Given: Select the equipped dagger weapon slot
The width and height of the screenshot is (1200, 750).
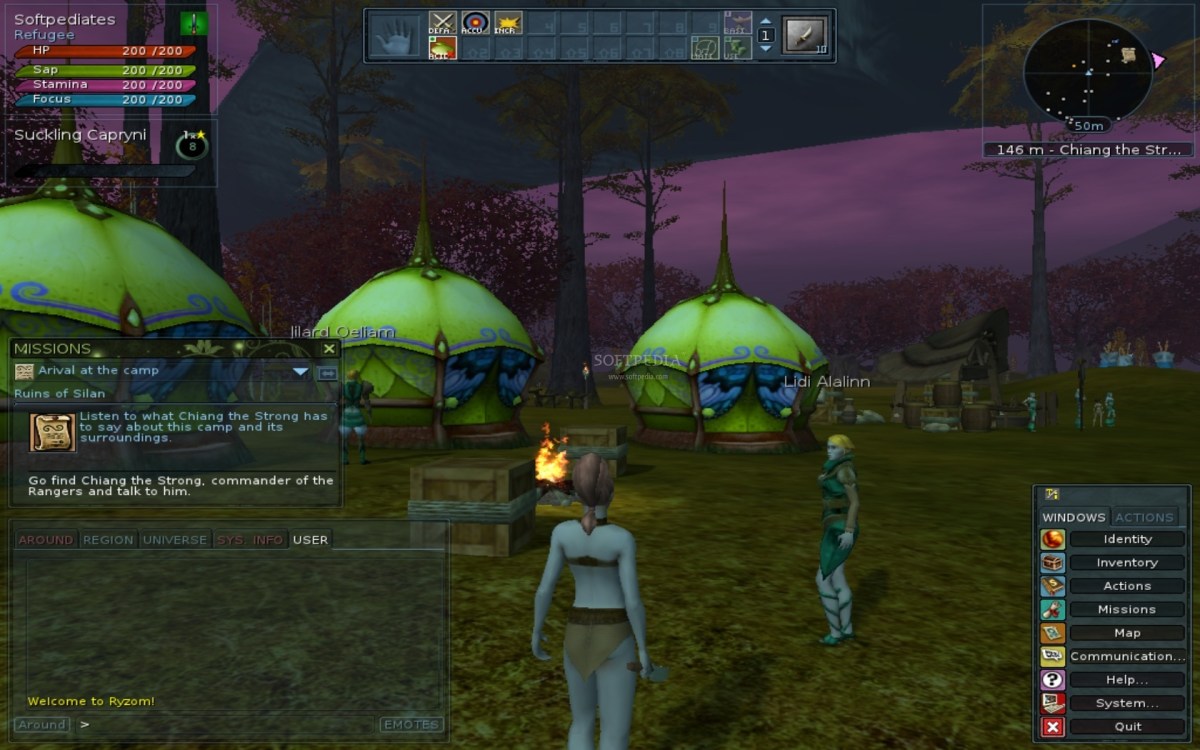Looking at the screenshot, I should [805, 35].
